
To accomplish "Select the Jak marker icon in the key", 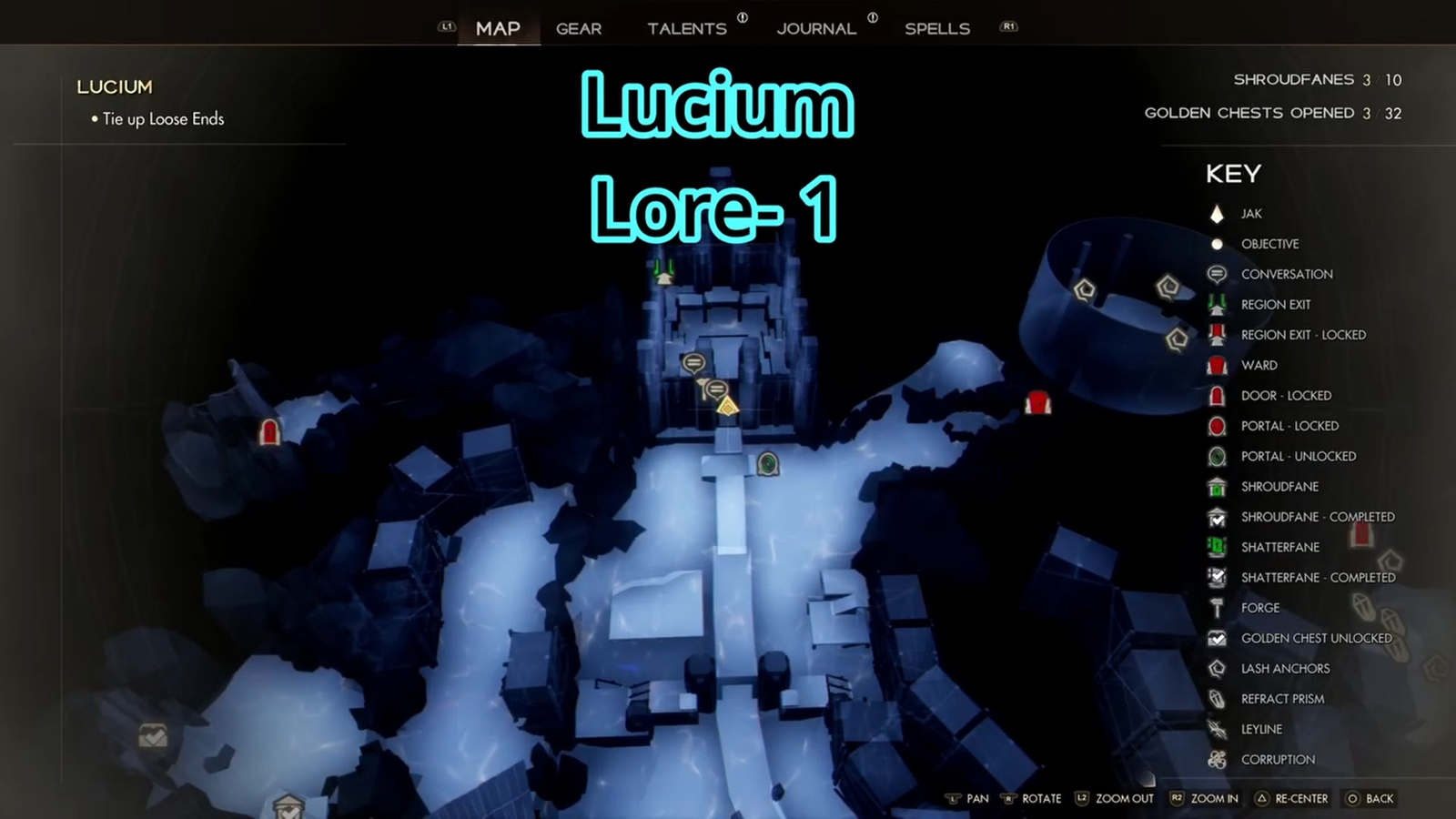I will [1217, 213].
